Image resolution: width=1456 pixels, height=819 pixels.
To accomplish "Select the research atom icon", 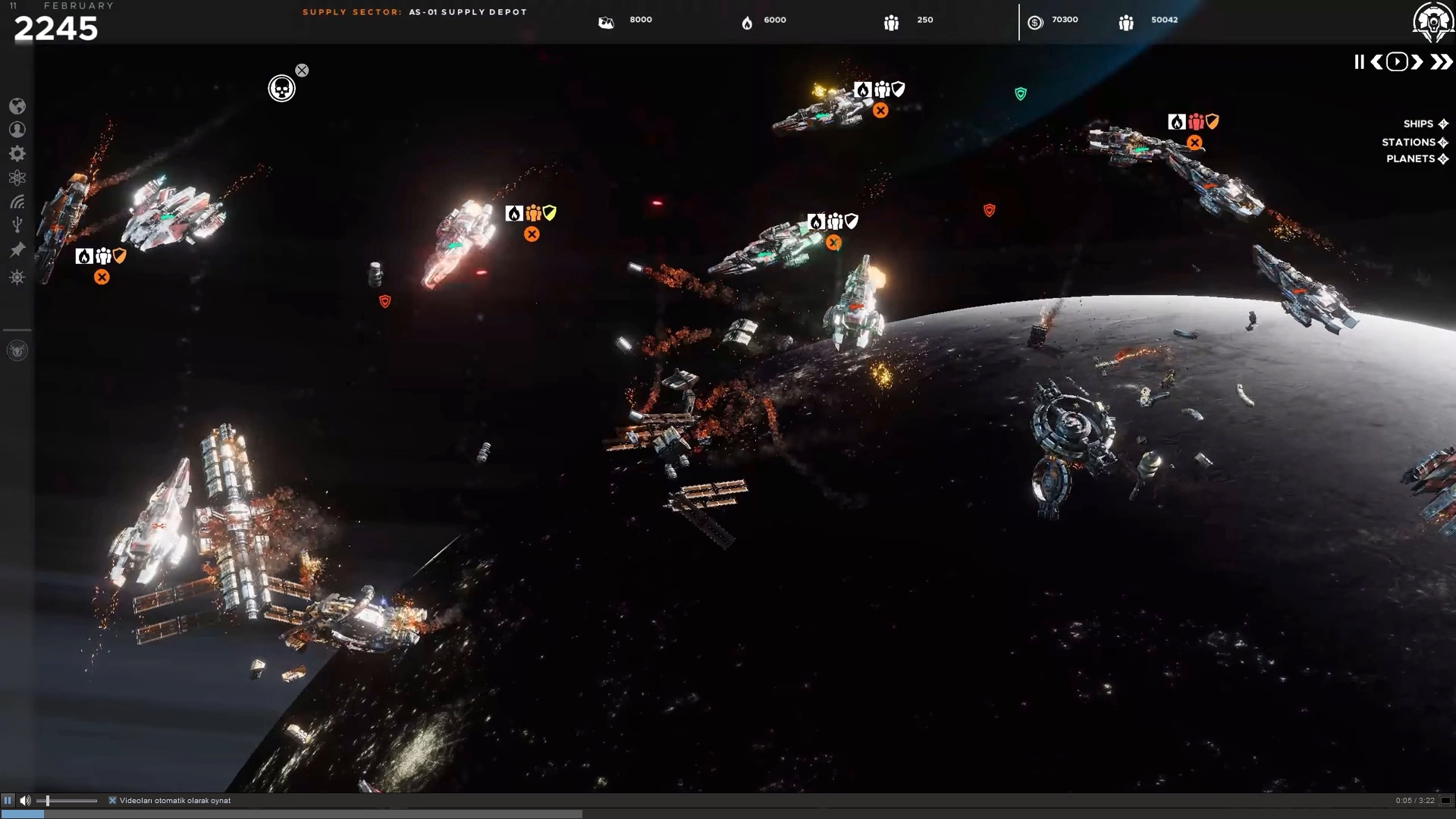I will (x=17, y=177).
